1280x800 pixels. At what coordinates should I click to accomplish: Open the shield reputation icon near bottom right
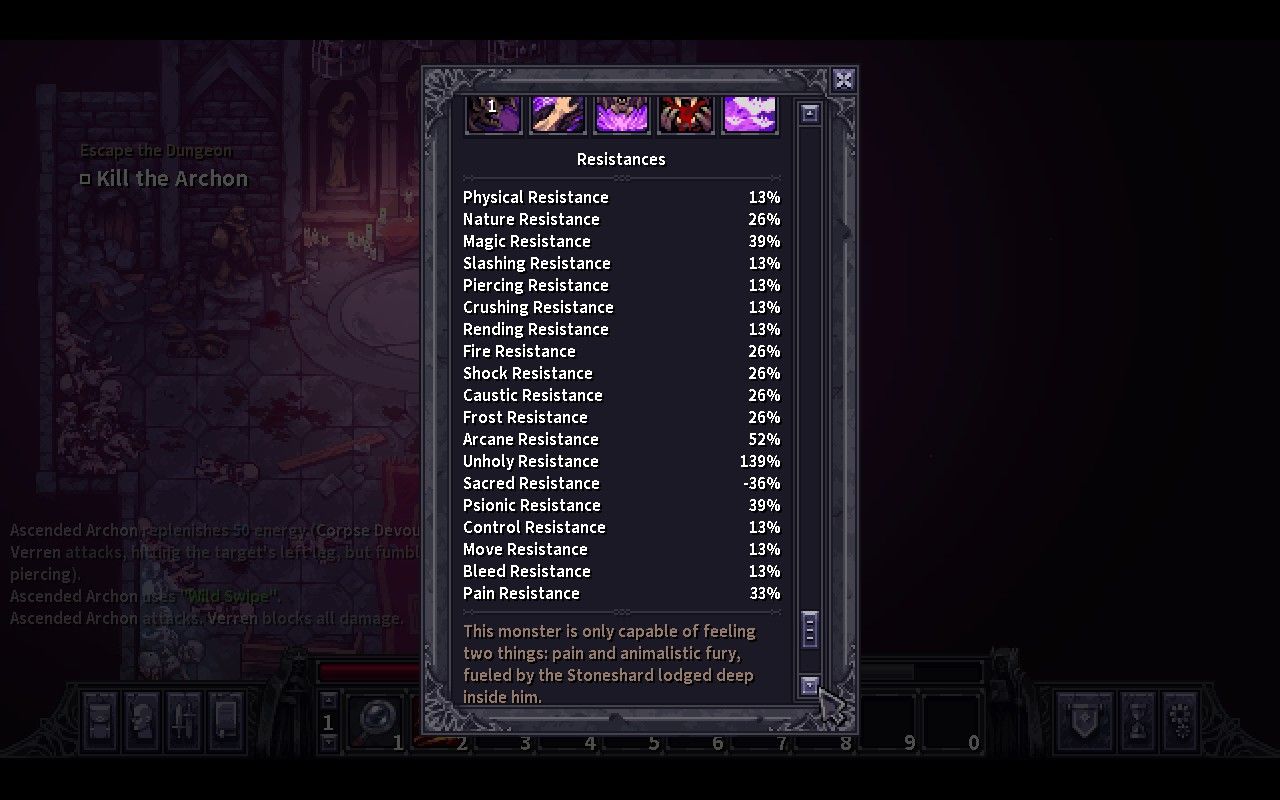pos(1084,723)
